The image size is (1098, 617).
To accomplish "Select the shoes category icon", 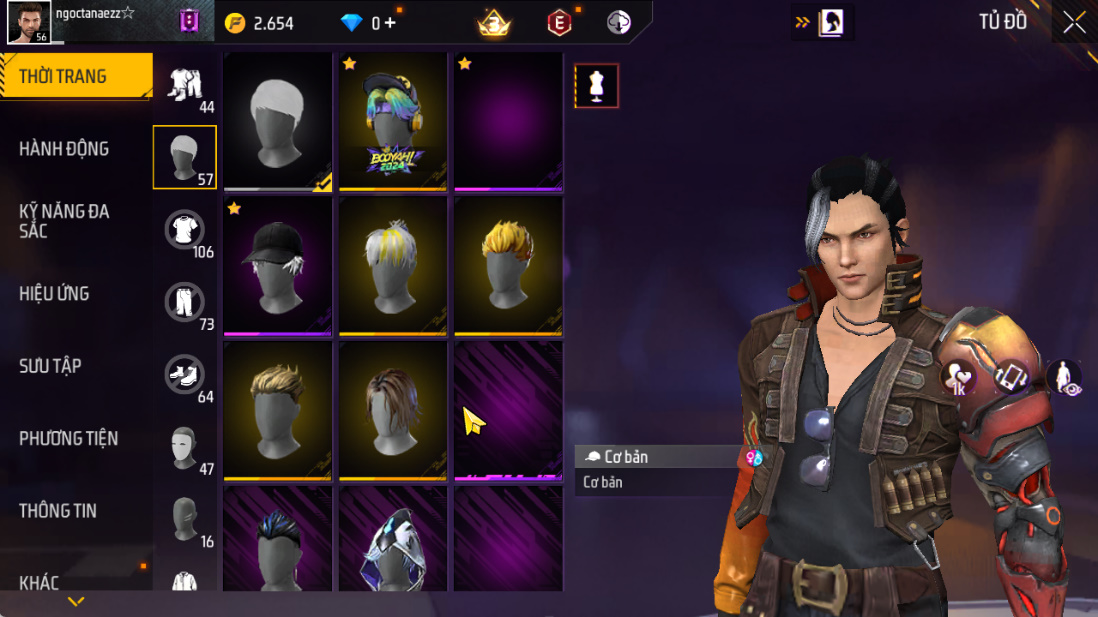I will point(184,374).
